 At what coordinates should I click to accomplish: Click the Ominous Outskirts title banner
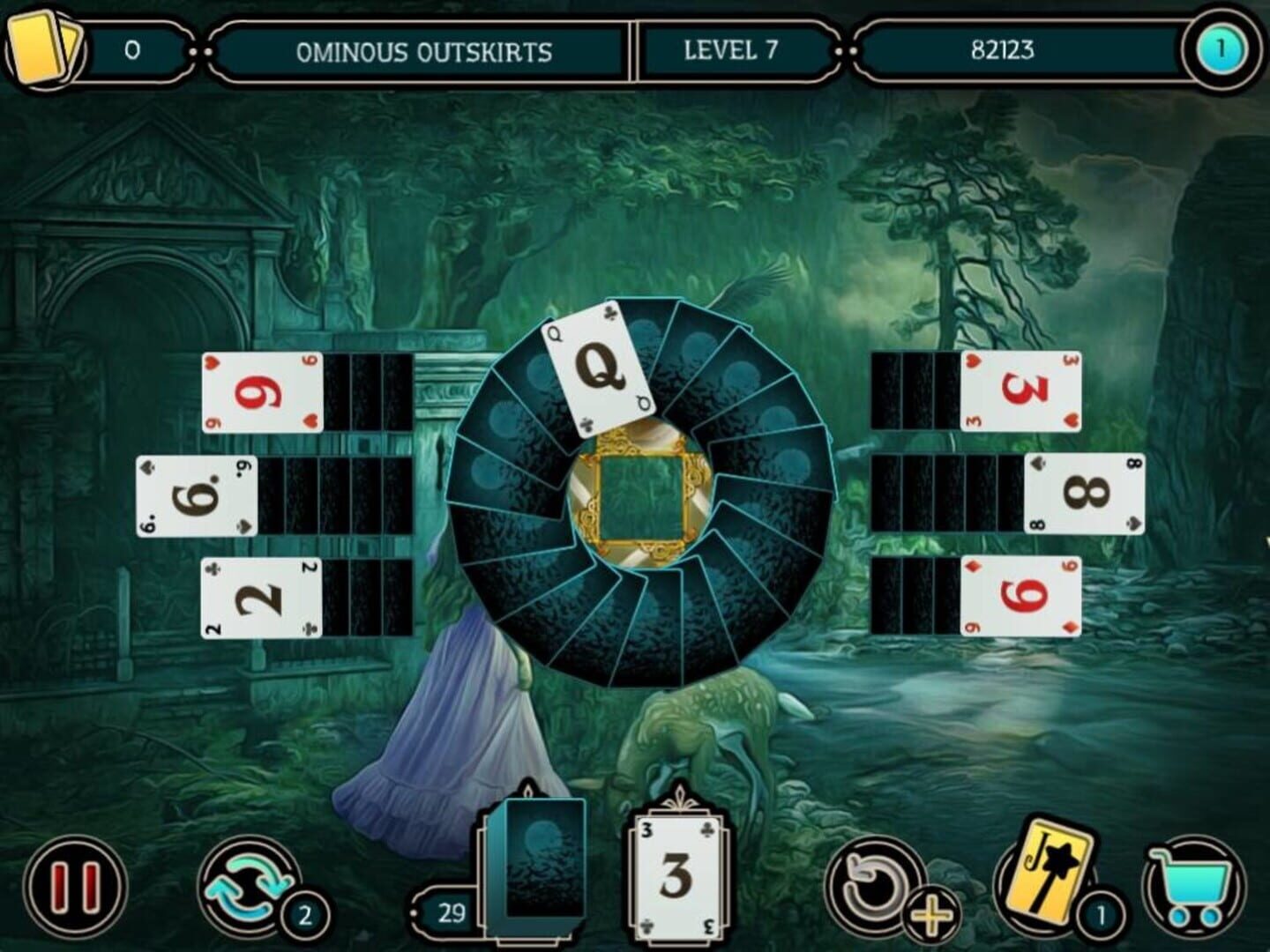(x=422, y=51)
